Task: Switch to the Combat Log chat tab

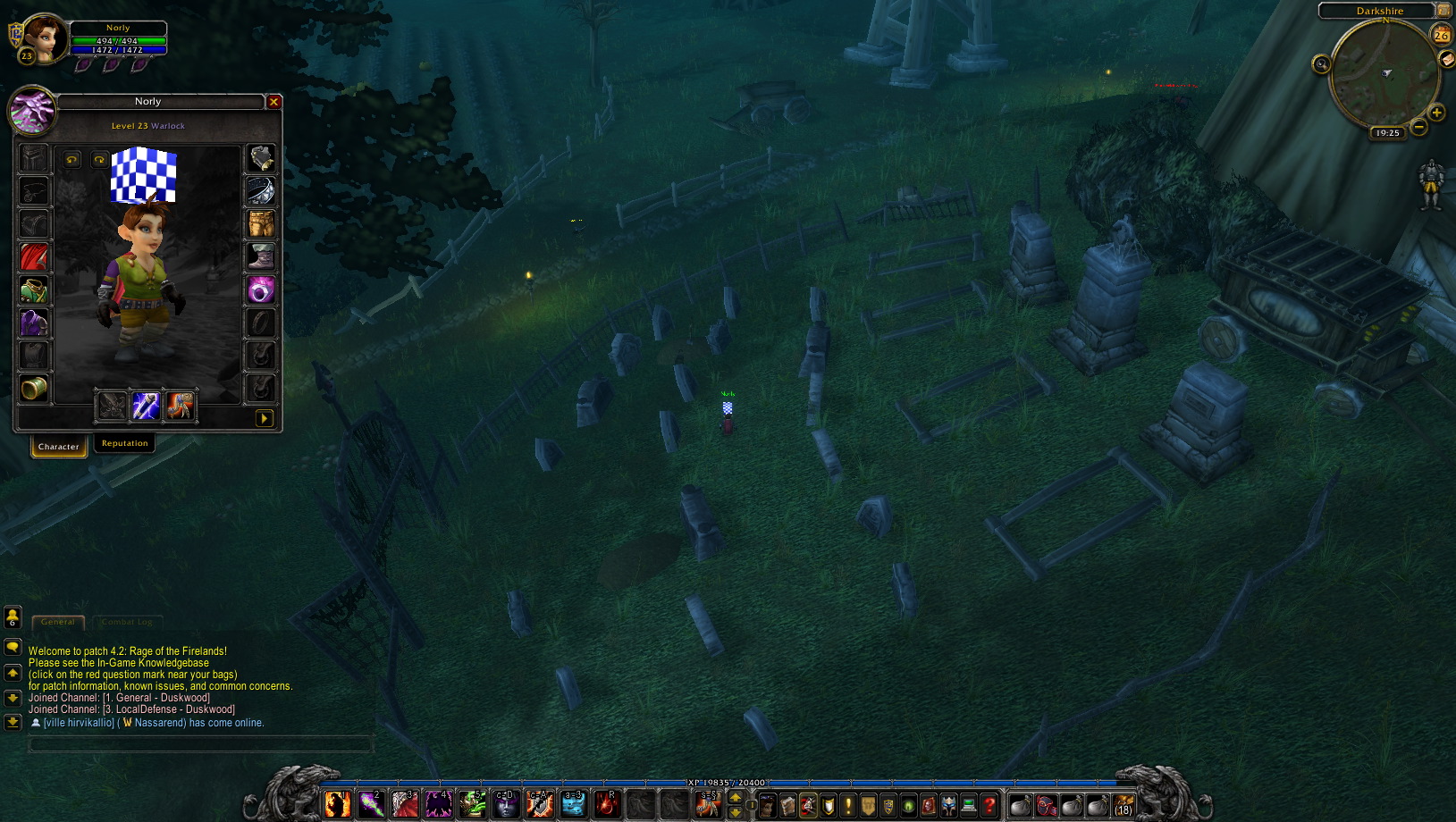Action: (127, 622)
